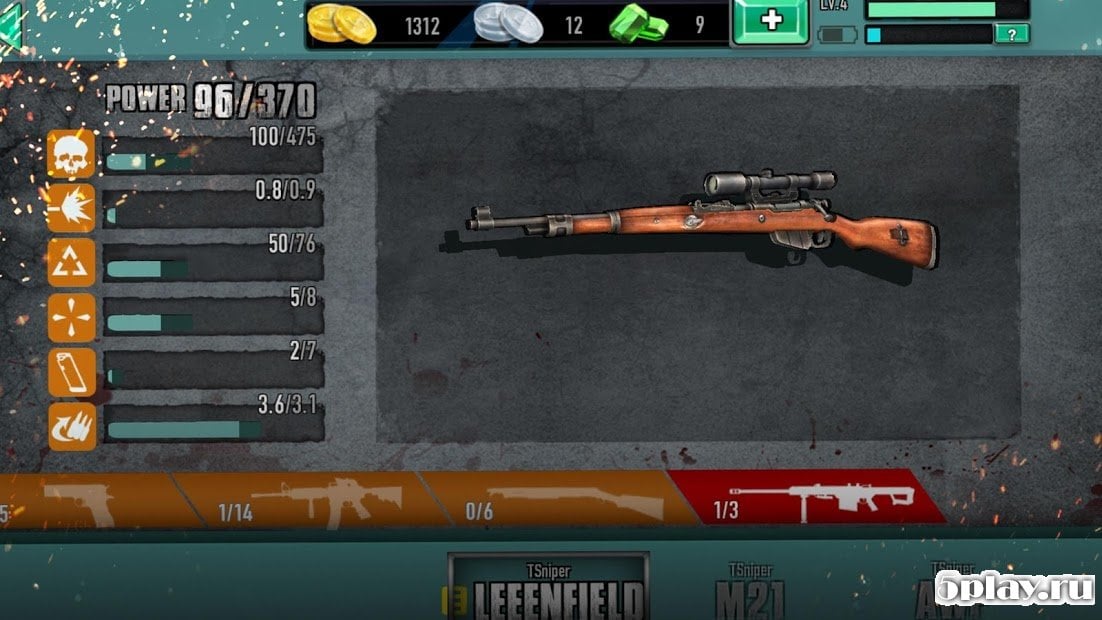The image size is (1102, 620).
Task: Open the question mark help button
Action: [1011, 34]
